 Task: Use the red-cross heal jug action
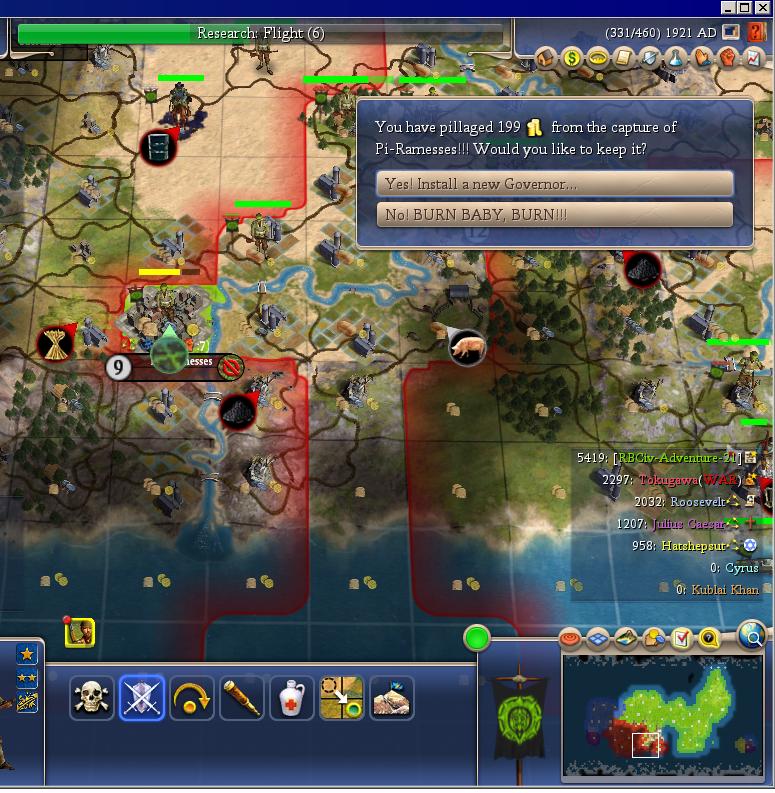pos(292,698)
